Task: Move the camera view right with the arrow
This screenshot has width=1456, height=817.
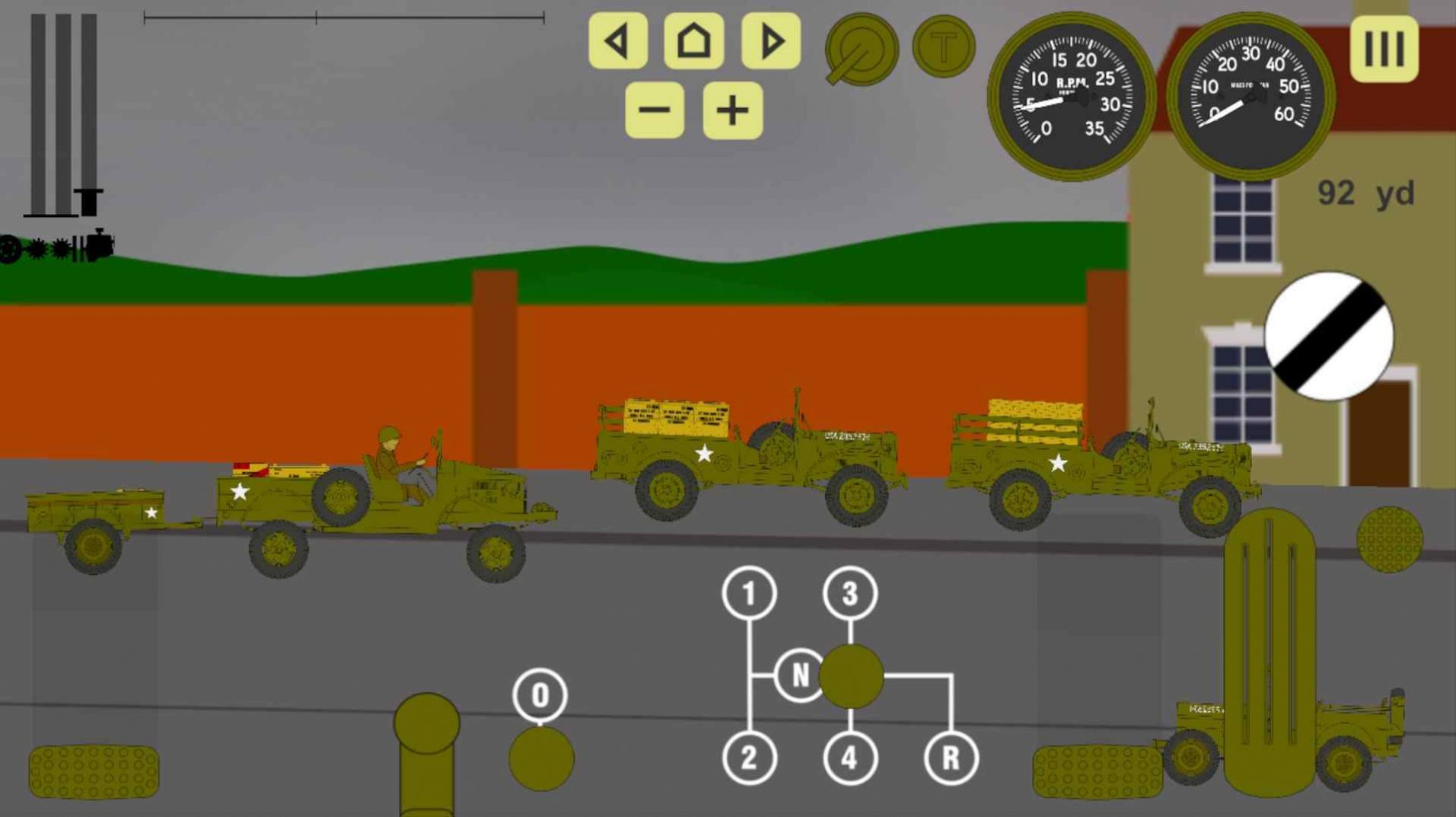Action: [770, 41]
